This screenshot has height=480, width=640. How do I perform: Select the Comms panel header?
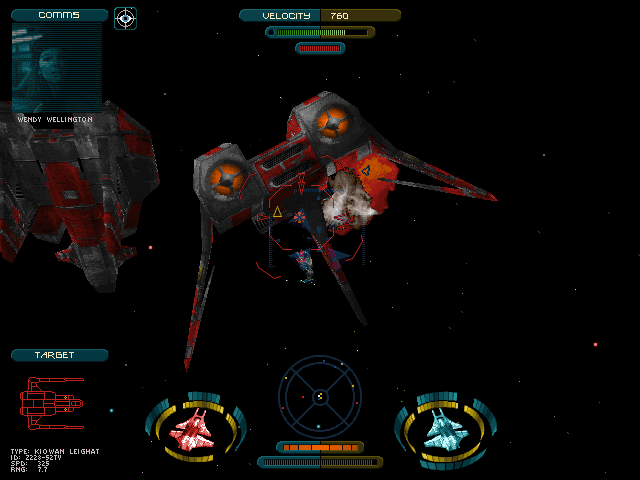click(59, 15)
